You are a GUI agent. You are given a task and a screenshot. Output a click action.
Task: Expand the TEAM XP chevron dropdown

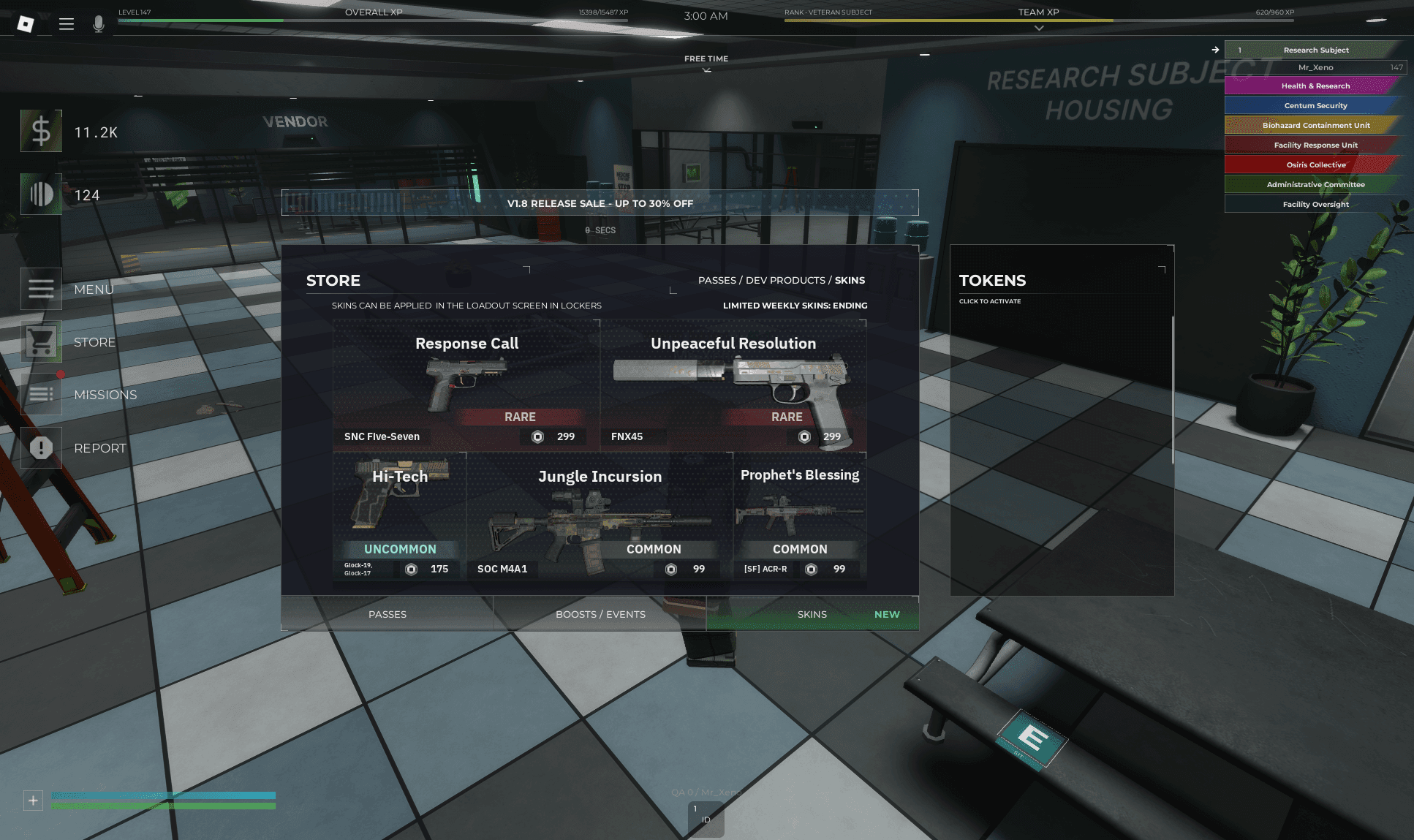point(1039,29)
